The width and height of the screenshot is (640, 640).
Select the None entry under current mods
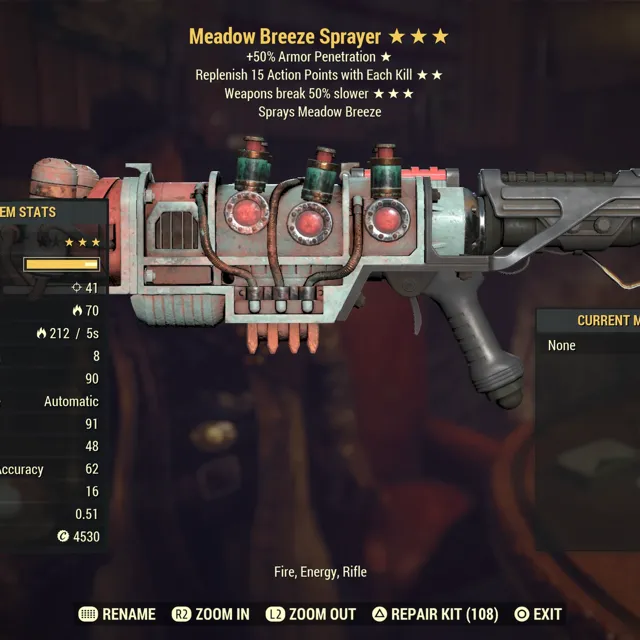[x=562, y=345]
